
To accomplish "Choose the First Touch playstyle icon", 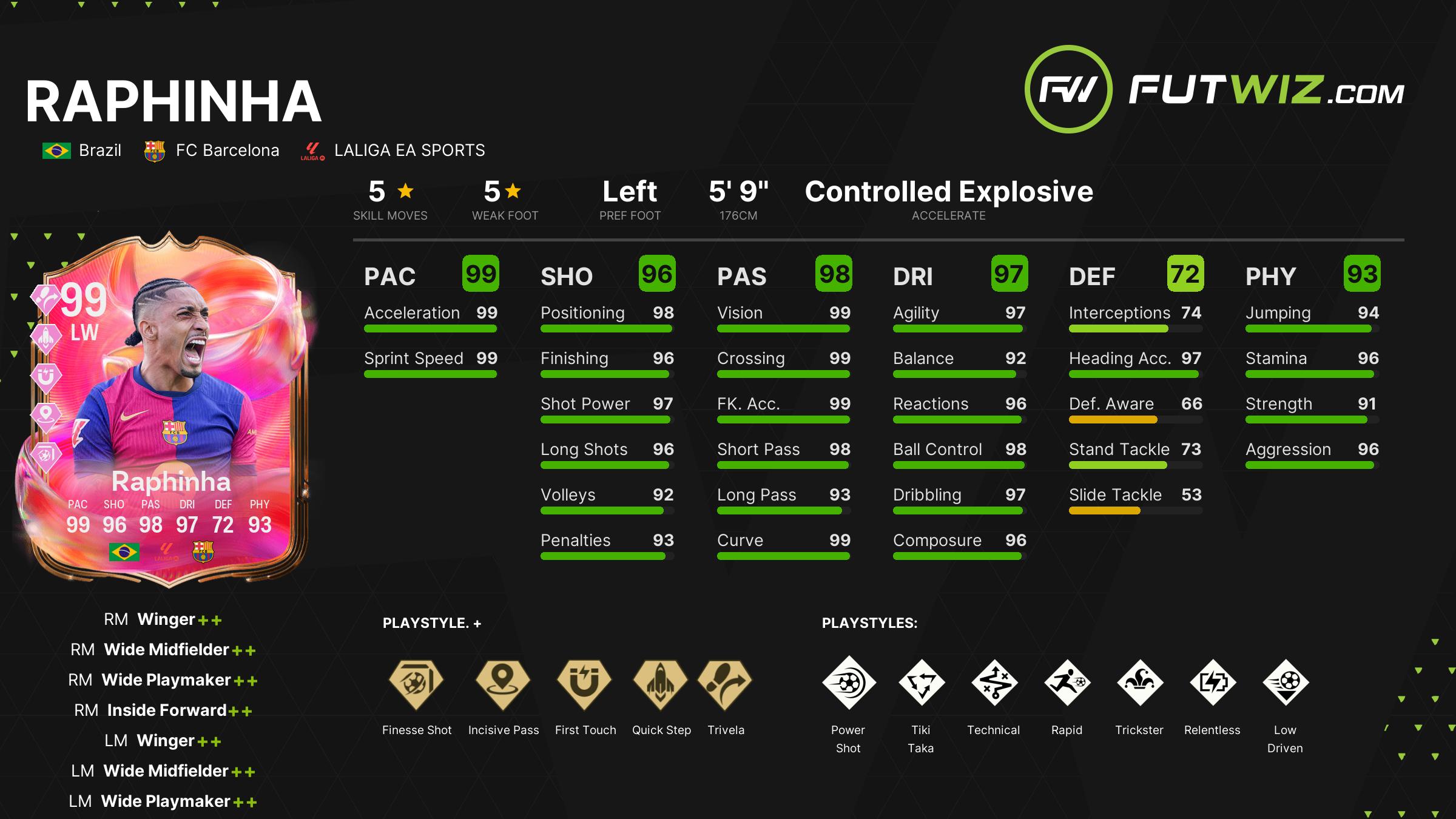I will coord(585,684).
